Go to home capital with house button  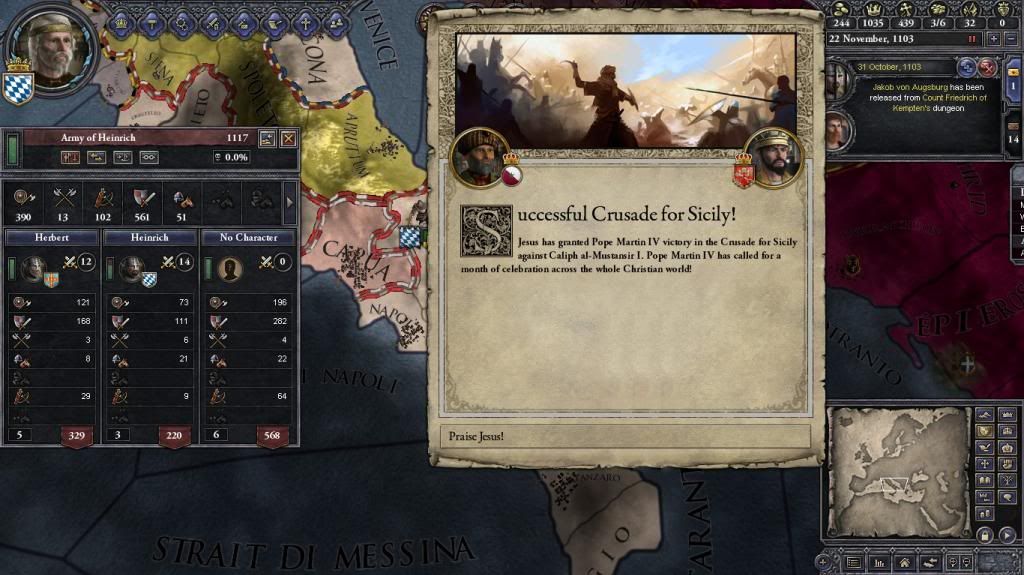903,564
